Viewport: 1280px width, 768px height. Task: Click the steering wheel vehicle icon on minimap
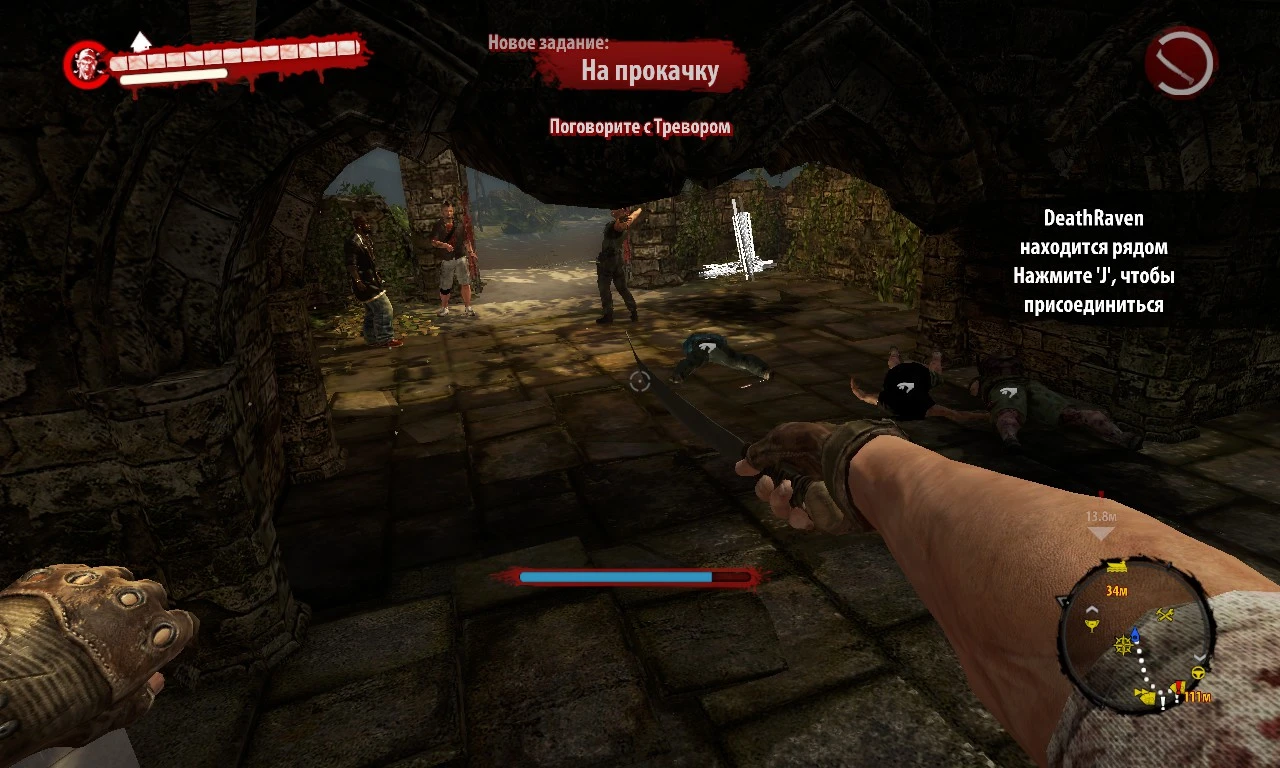(1197, 672)
